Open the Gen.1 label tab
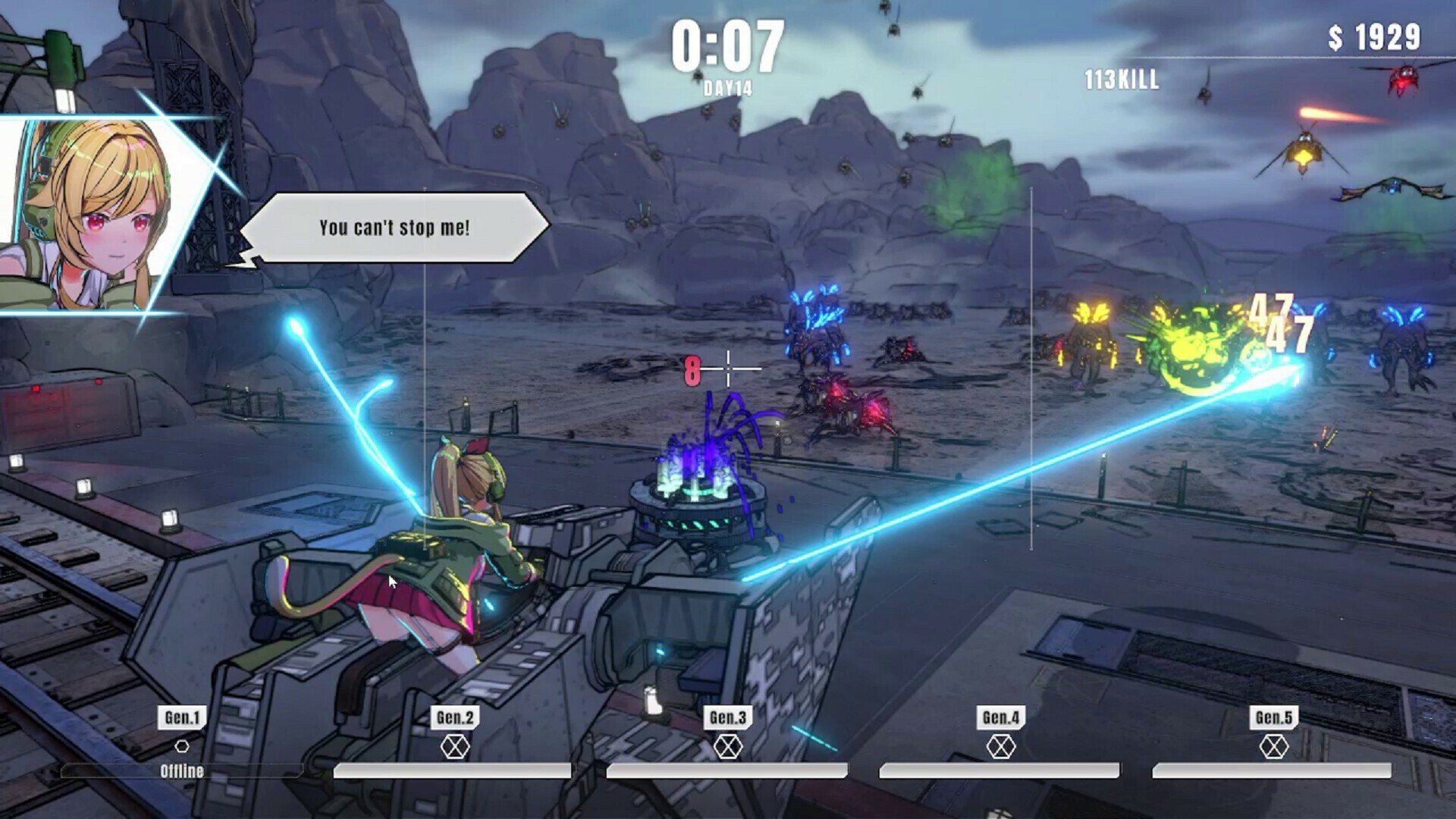Viewport: 1456px width, 819px height. tap(181, 717)
